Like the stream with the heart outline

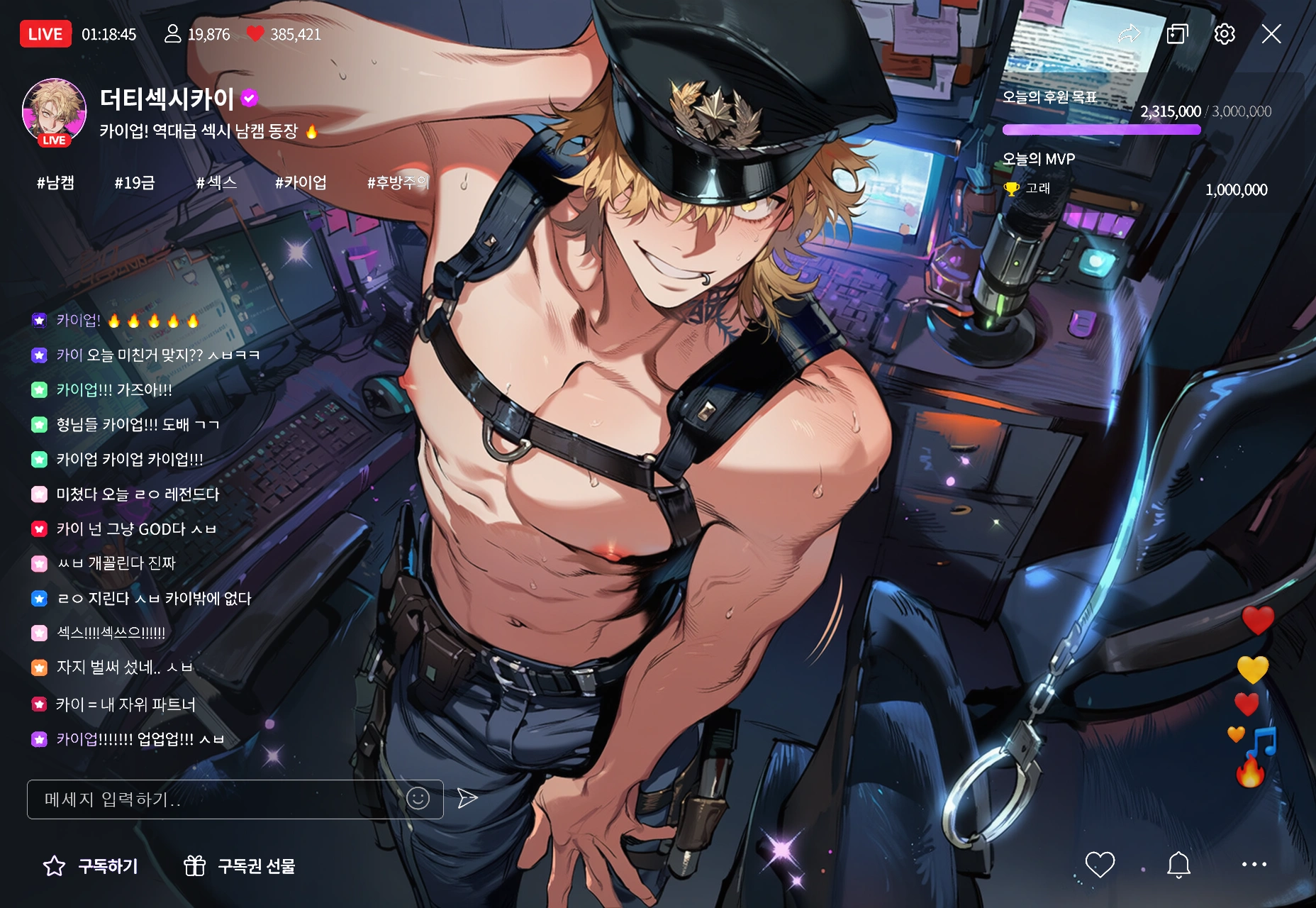click(1100, 865)
